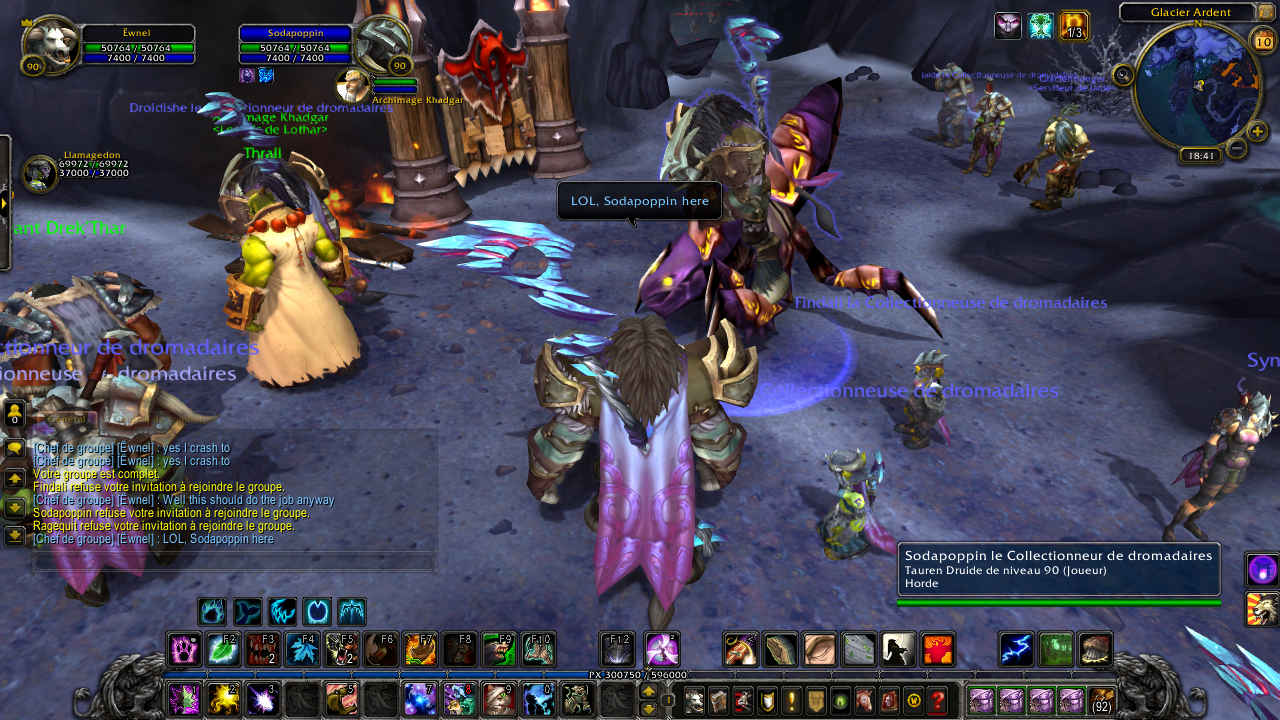Viewport: 1280px width, 720px height.
Task: Open the calendar button showing day 10
Action: click(x=1263, y=41)
